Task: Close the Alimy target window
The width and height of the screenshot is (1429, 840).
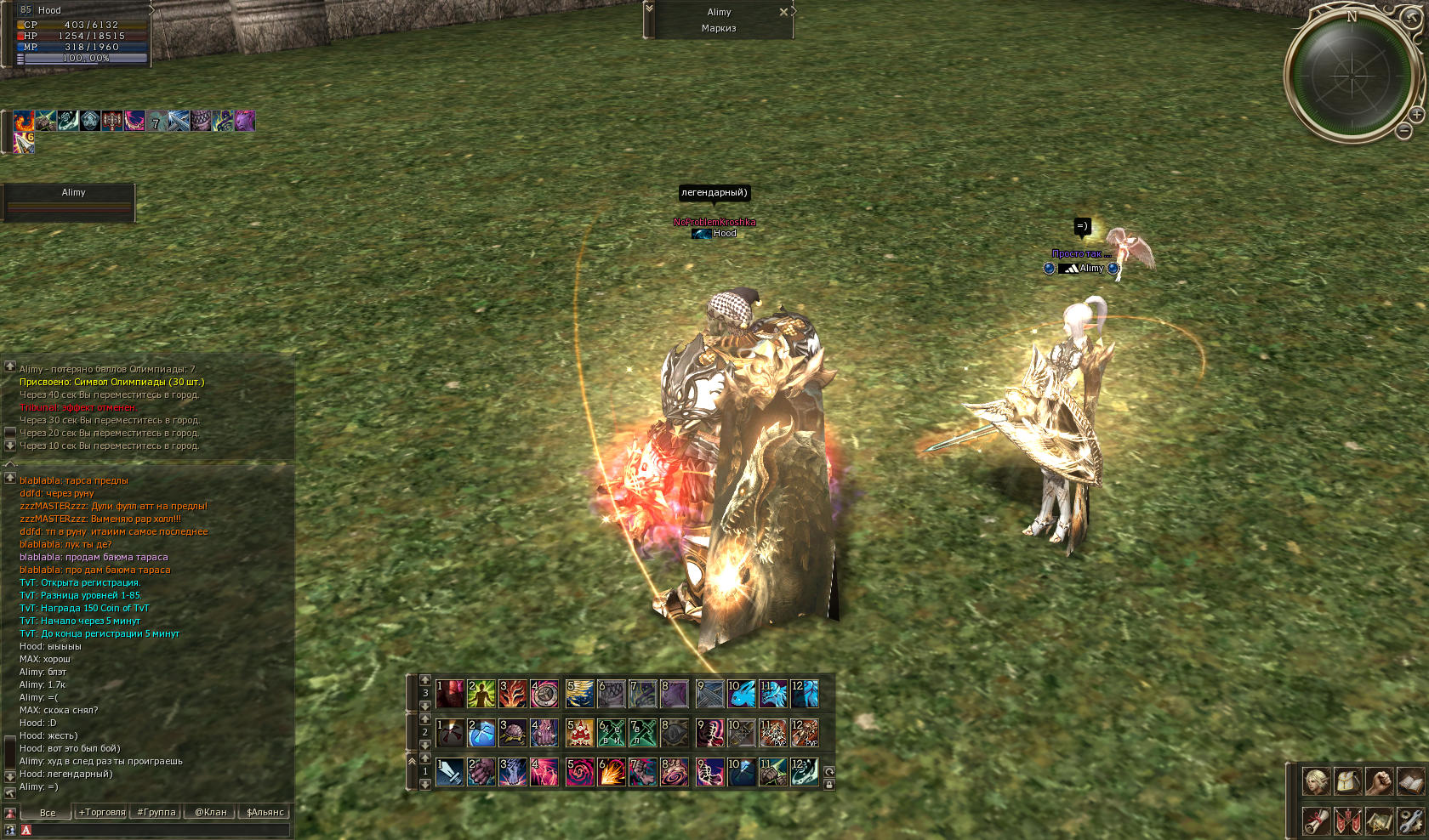Action: point(783,12)
